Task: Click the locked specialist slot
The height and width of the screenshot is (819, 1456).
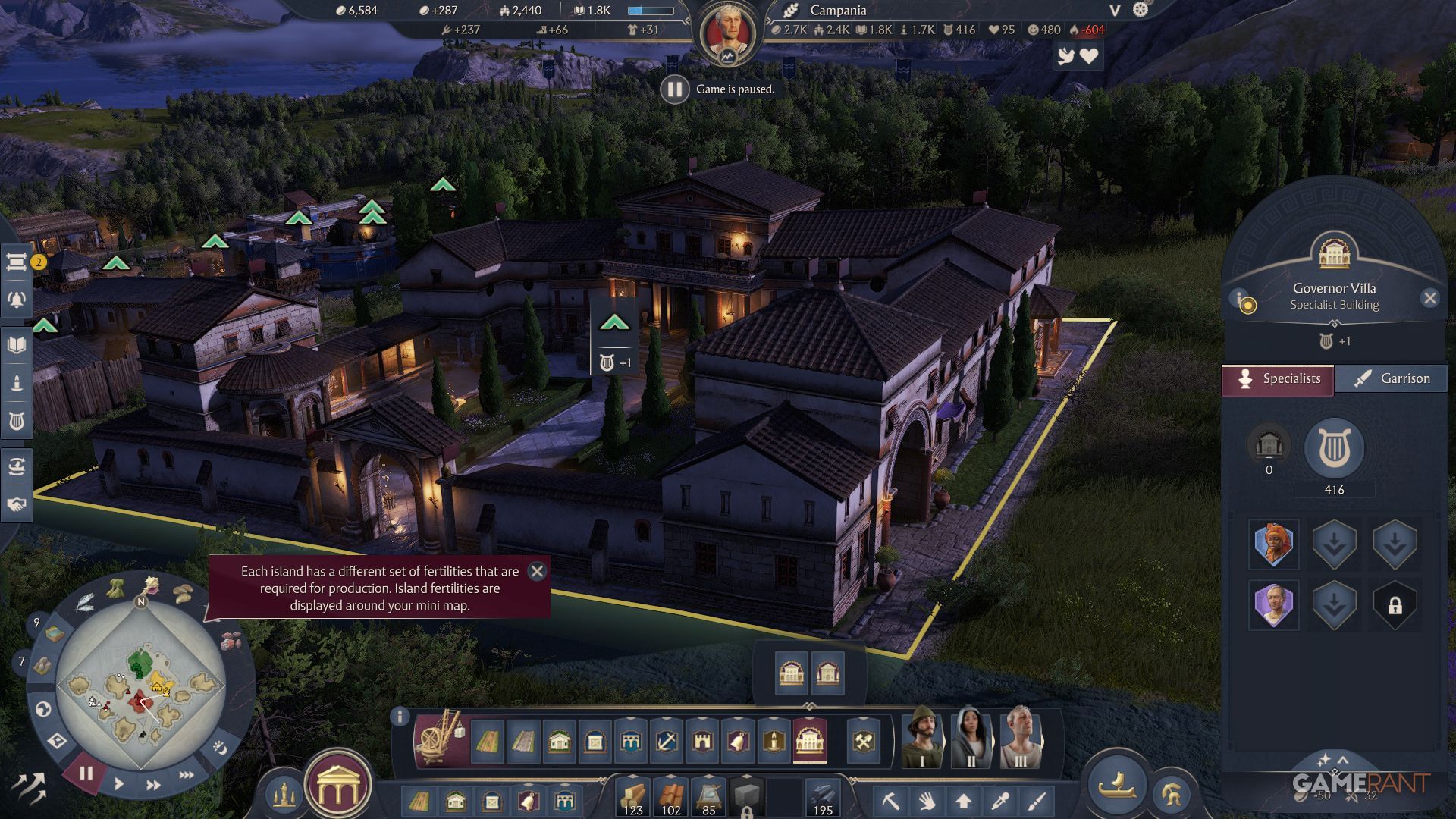Action: [x=1395, y=605]
